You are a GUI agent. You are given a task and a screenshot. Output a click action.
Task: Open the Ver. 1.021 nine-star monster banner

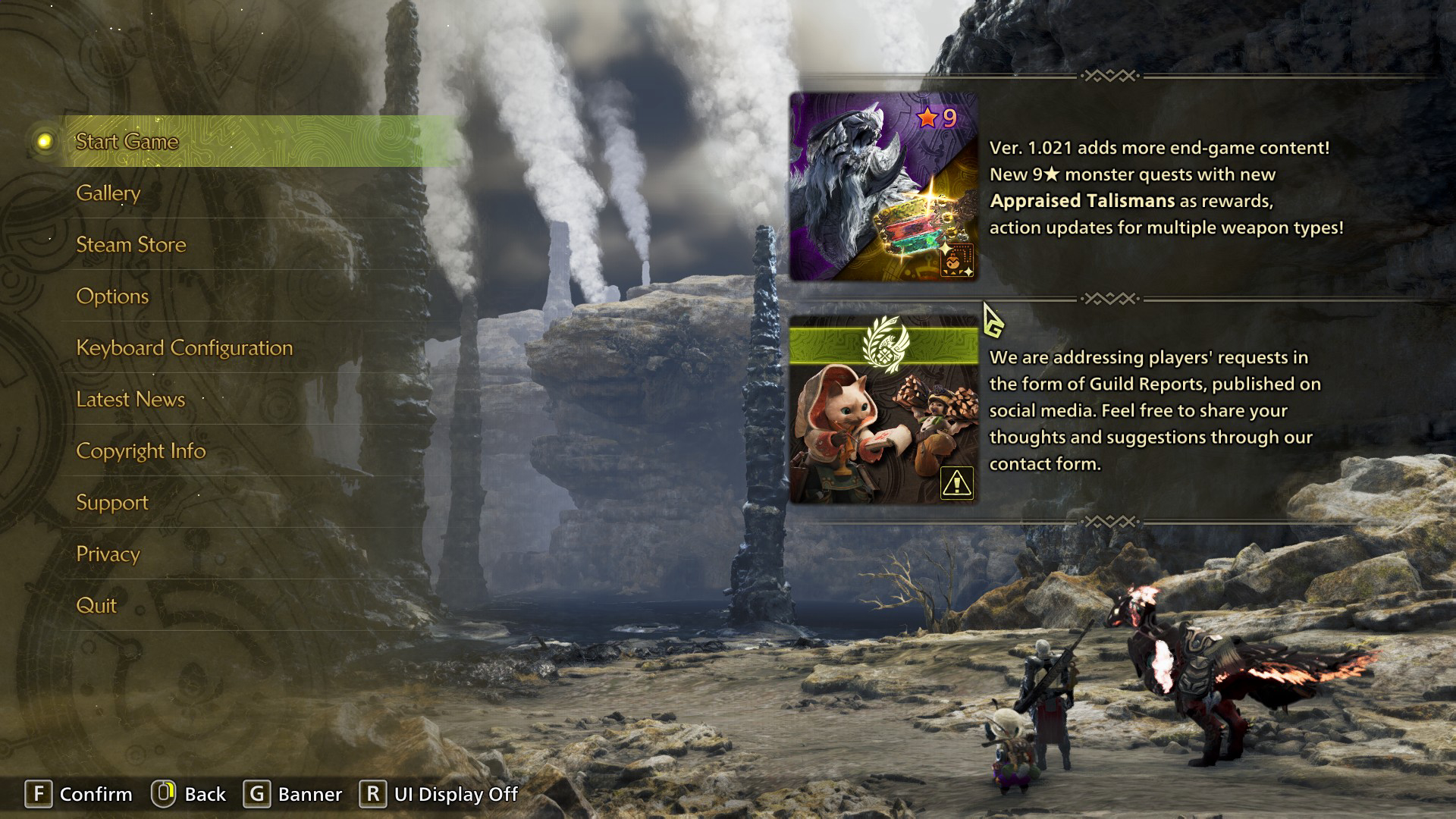pos(883,187)
